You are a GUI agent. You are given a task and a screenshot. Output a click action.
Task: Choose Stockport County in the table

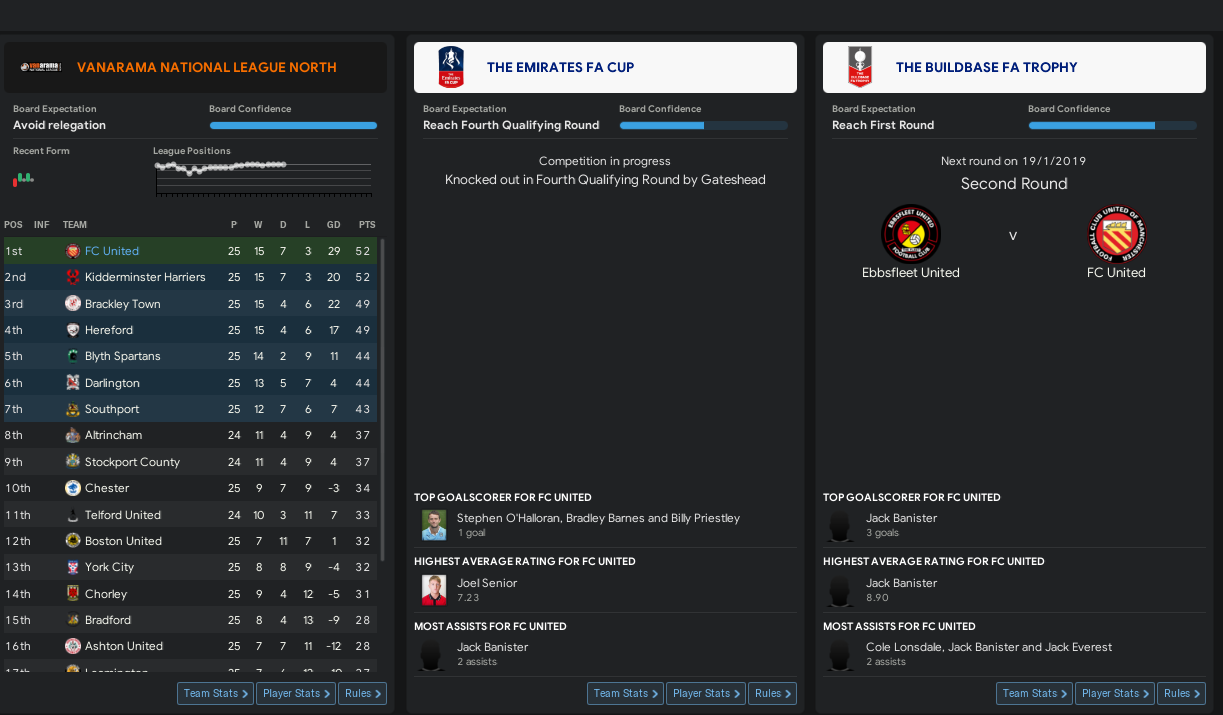pyautogui.click(x=132, y=462)
